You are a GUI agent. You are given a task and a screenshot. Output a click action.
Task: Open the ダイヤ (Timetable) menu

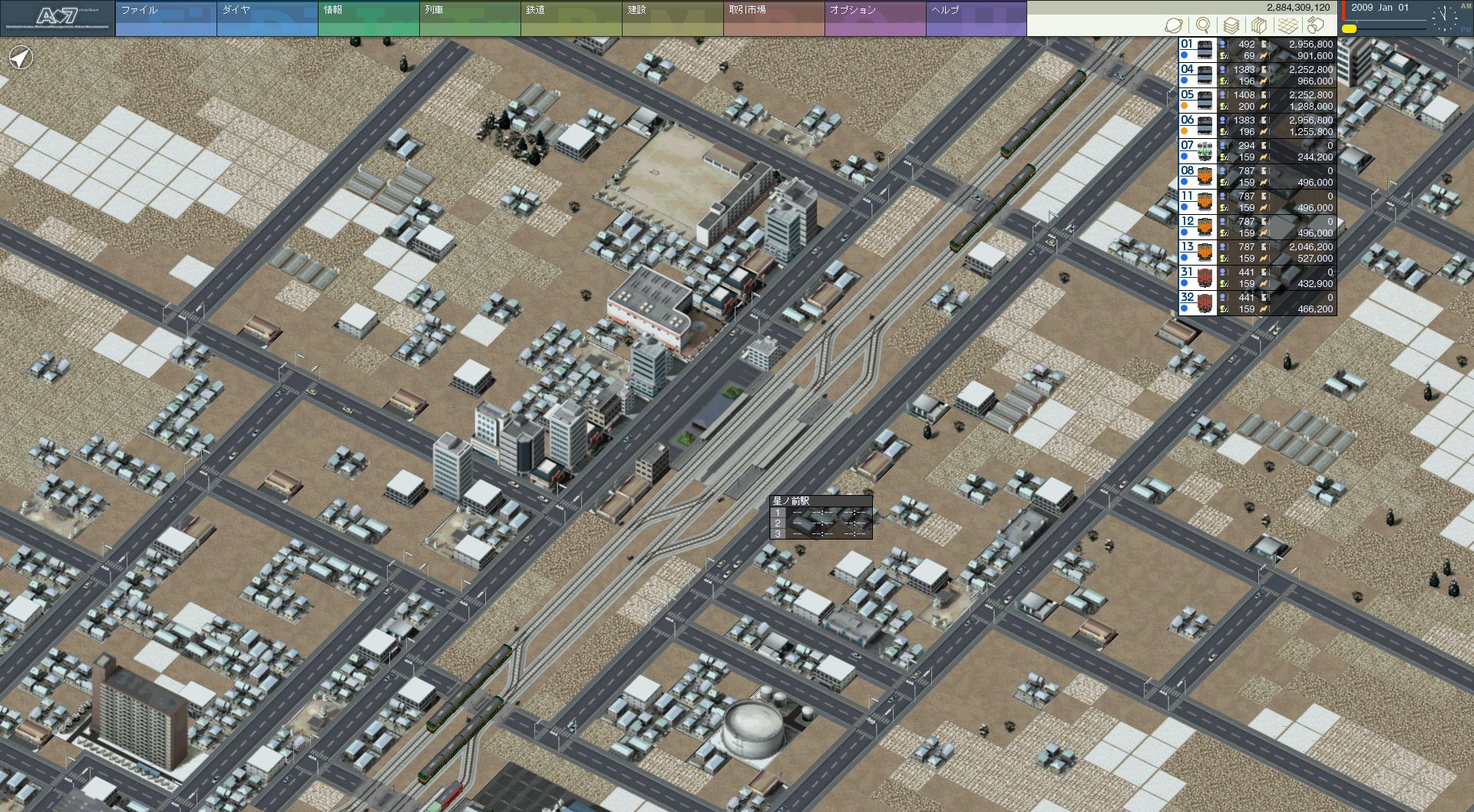(266, 18)
